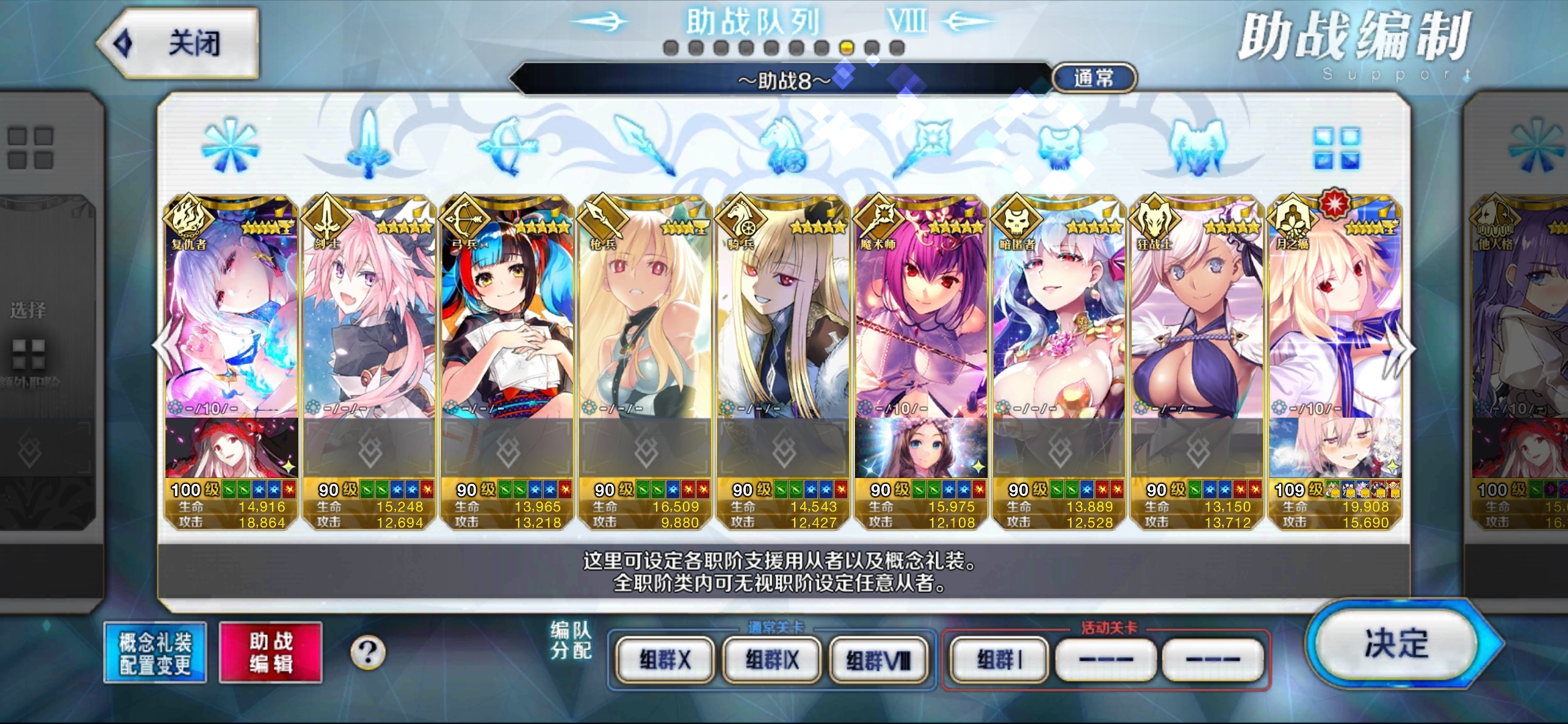Assign formation to 组群IX

point(772,660)
